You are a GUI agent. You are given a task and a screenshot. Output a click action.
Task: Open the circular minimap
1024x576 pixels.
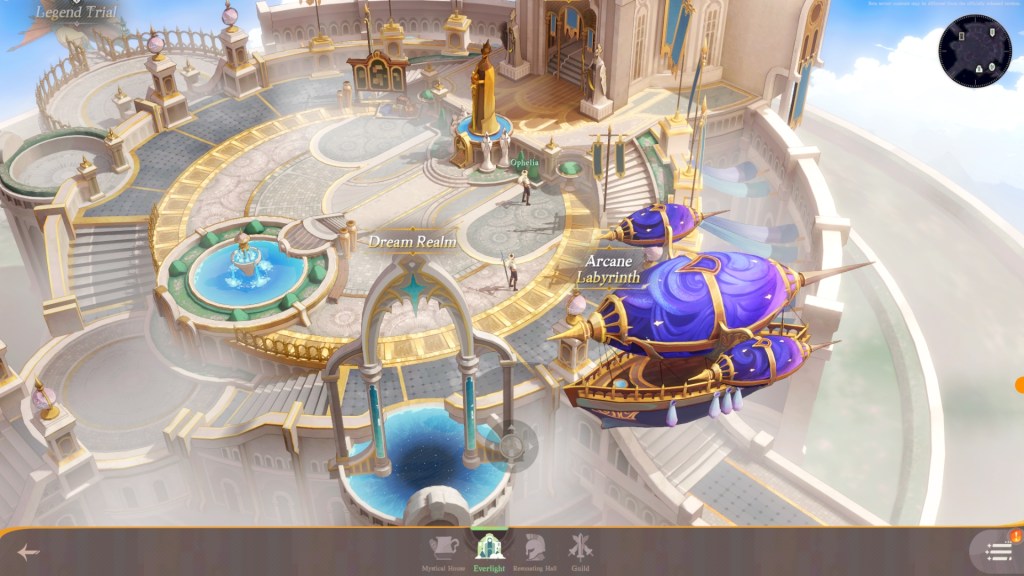975,51
